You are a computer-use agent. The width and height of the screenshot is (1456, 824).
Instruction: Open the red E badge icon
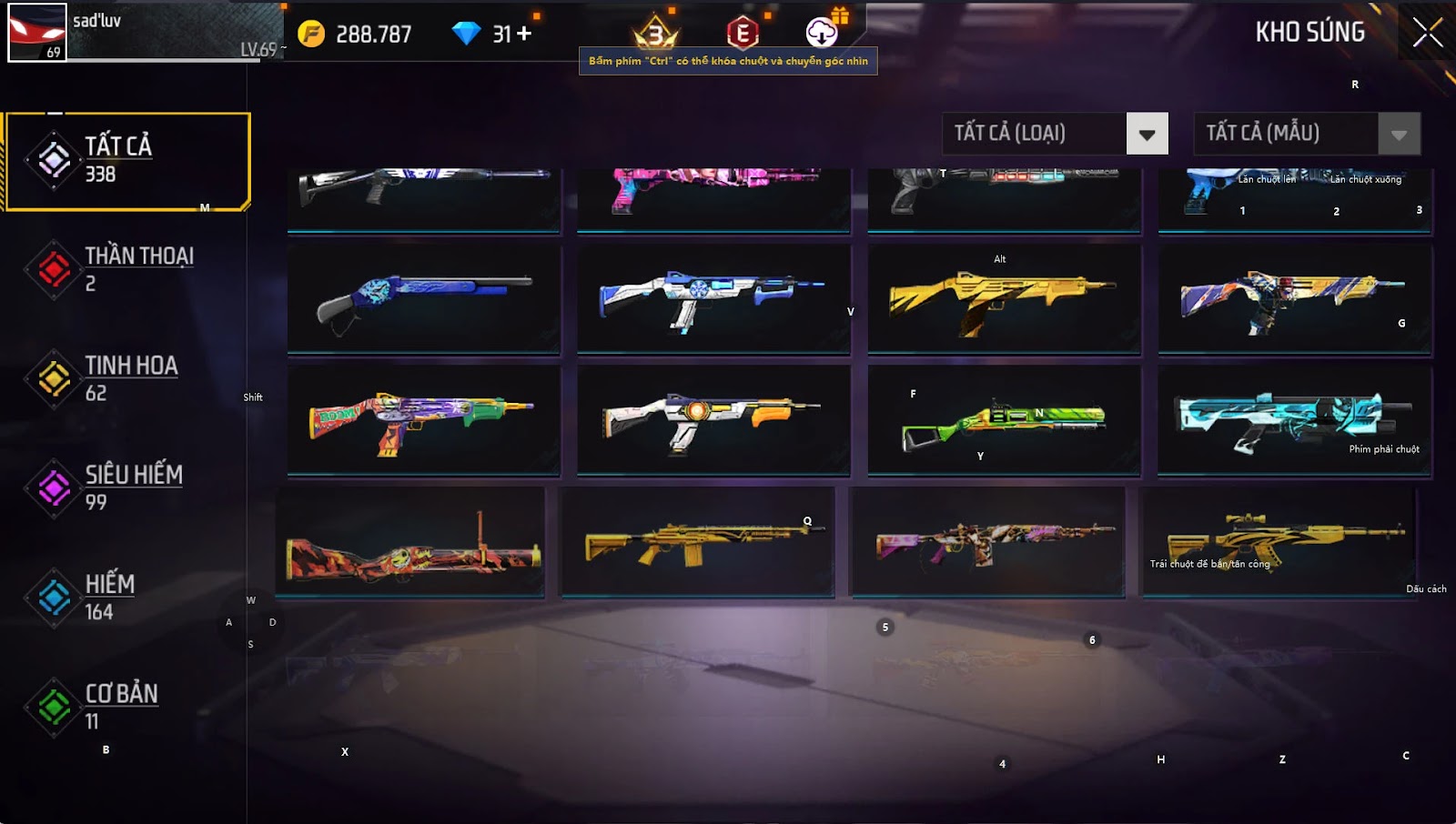[743, 34]
